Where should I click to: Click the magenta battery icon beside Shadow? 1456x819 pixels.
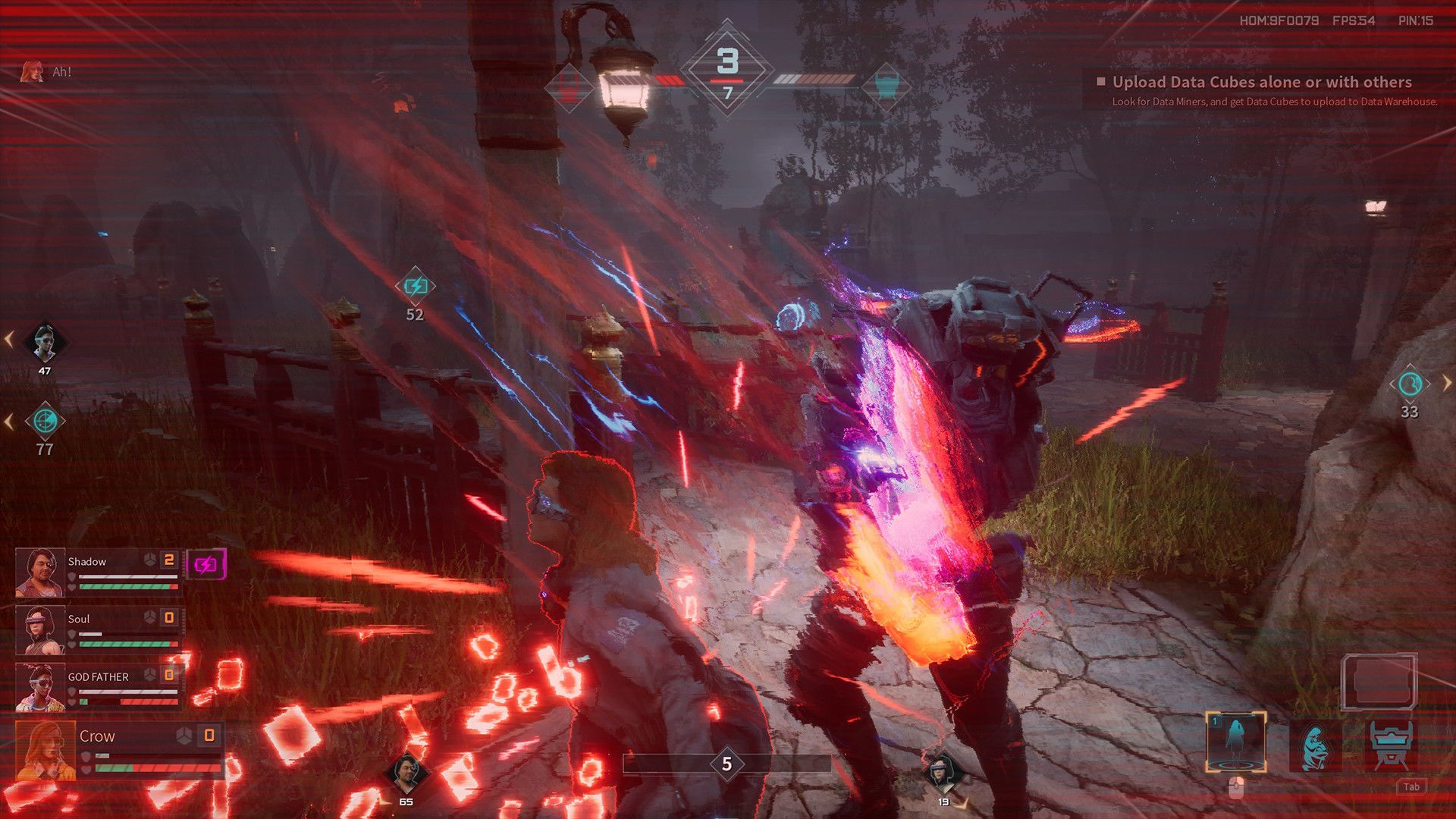[x=206, y=564]
